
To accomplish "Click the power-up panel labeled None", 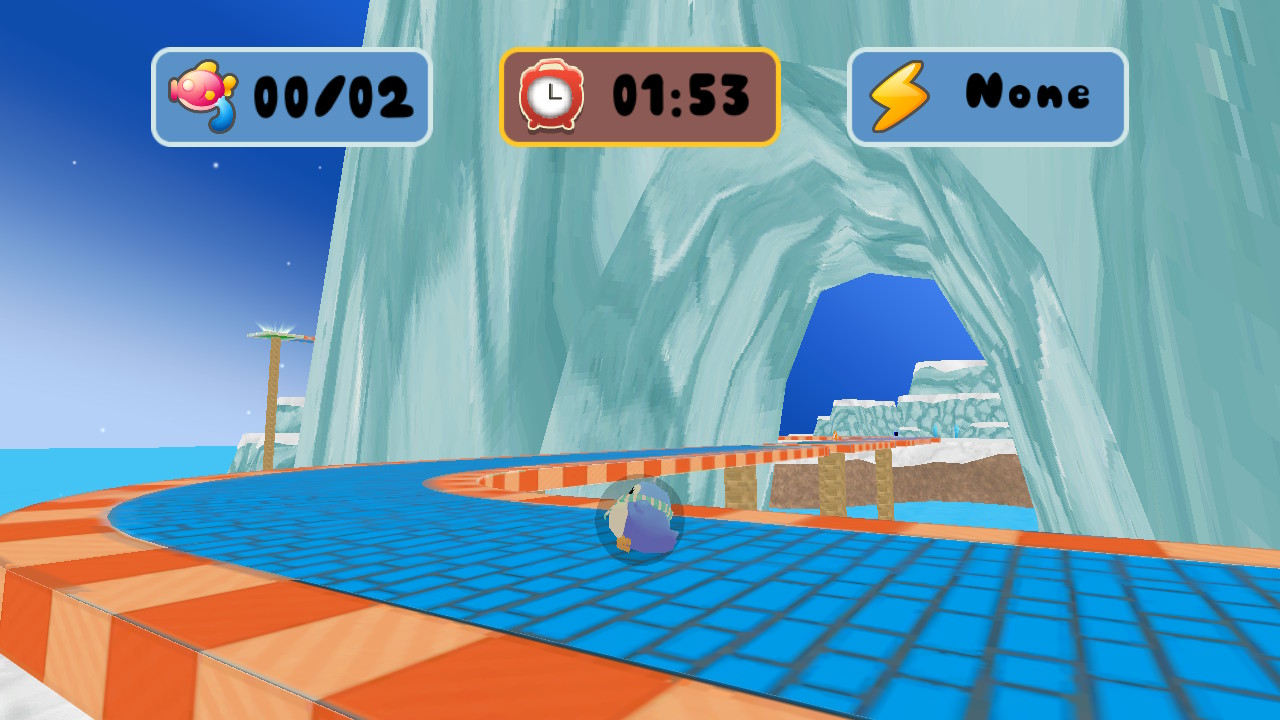I will coord(986,94).
